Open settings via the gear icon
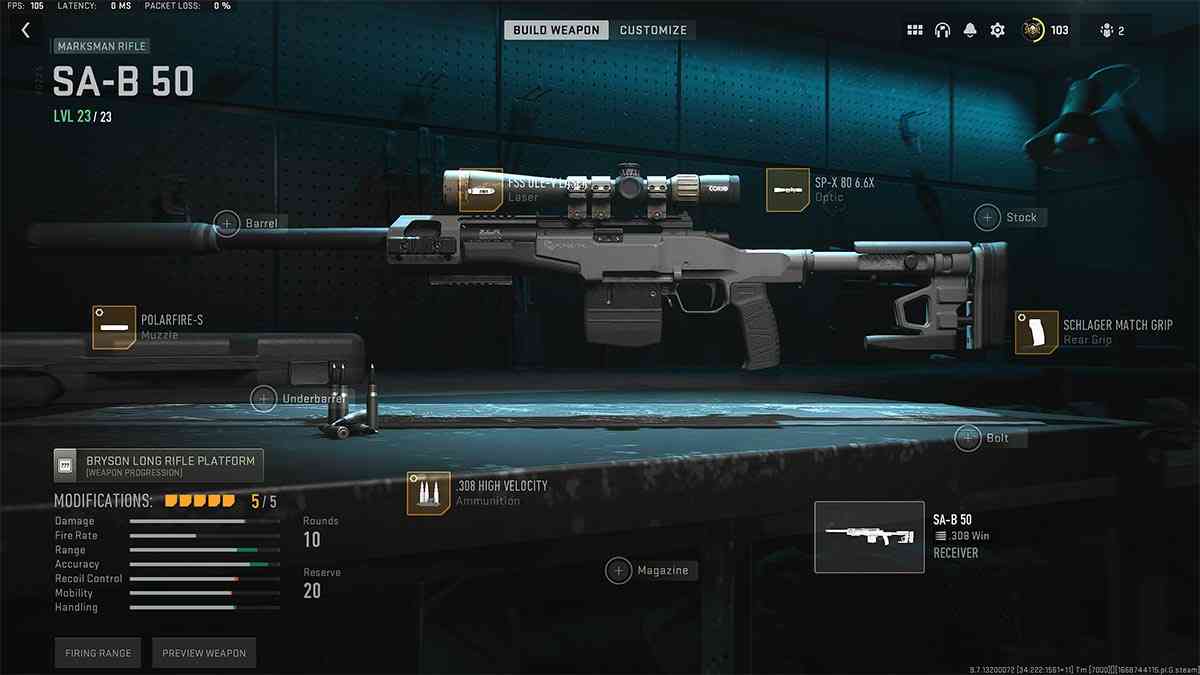Viewport: 1200px width, 675px height. tap(997, 30)
